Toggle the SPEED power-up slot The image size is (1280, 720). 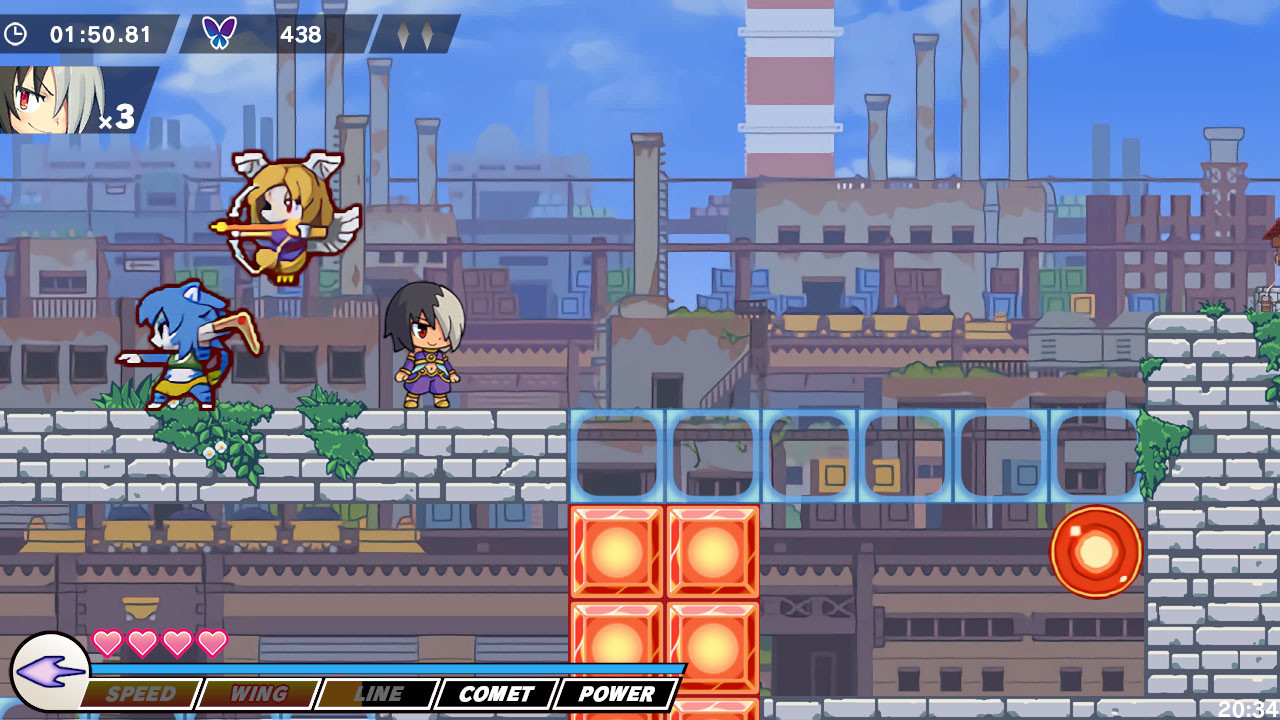coord(141,693)
